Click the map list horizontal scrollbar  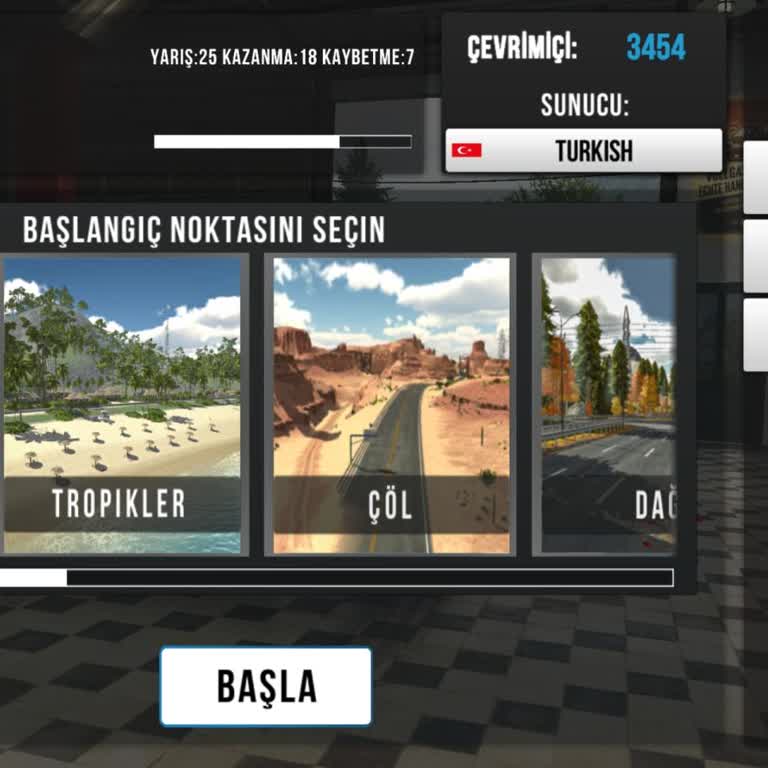point(336,577)
